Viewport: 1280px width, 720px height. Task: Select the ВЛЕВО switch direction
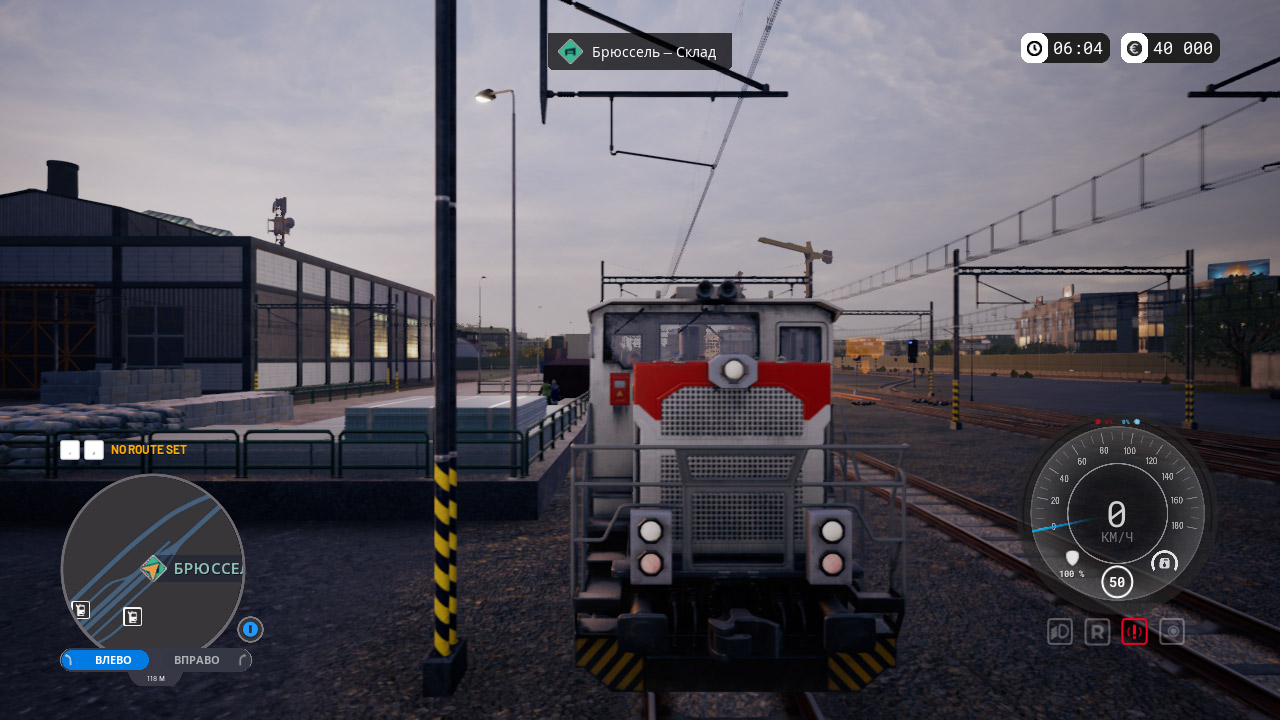click(112, 660)
